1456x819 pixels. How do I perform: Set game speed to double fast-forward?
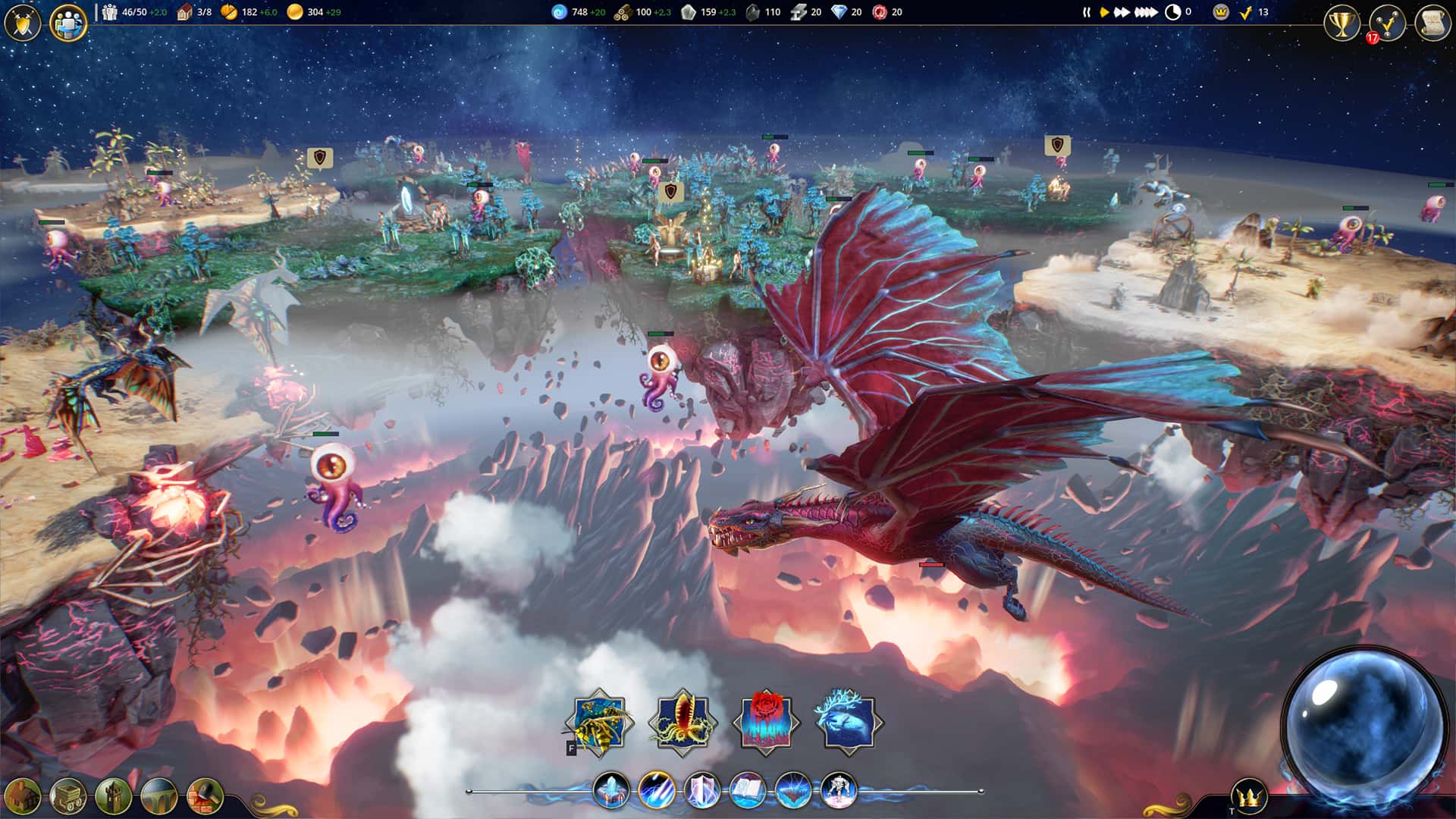[x=1122, y=12]
